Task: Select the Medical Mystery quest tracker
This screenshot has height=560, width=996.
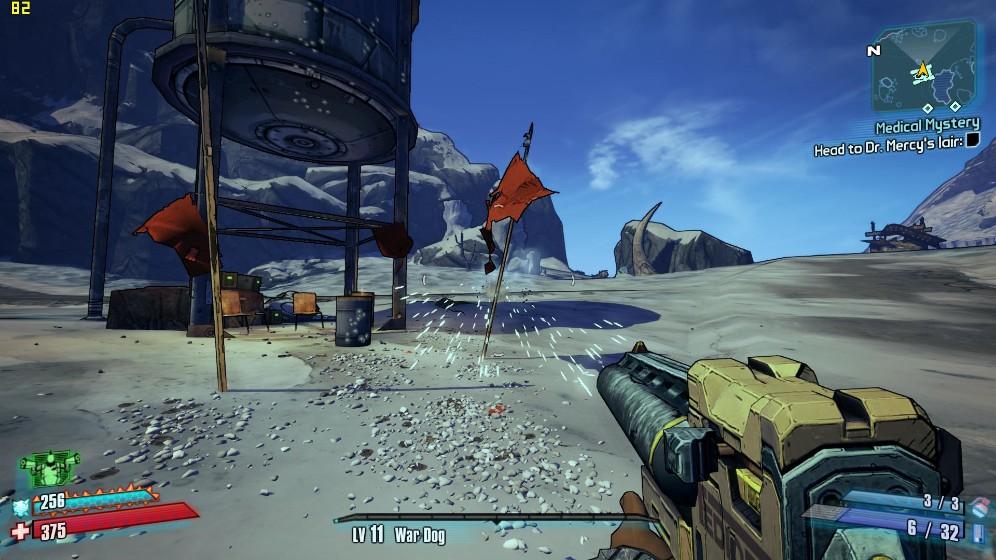Action: [x=927, y=126]
